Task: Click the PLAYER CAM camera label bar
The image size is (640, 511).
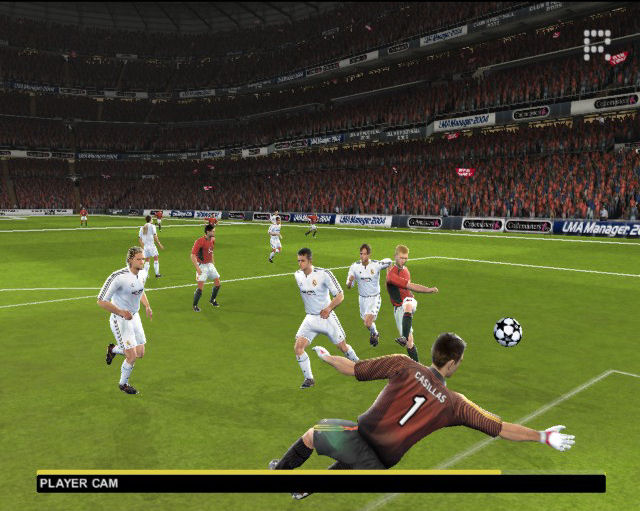Action: pyautogui.click(x=320, y=483)
